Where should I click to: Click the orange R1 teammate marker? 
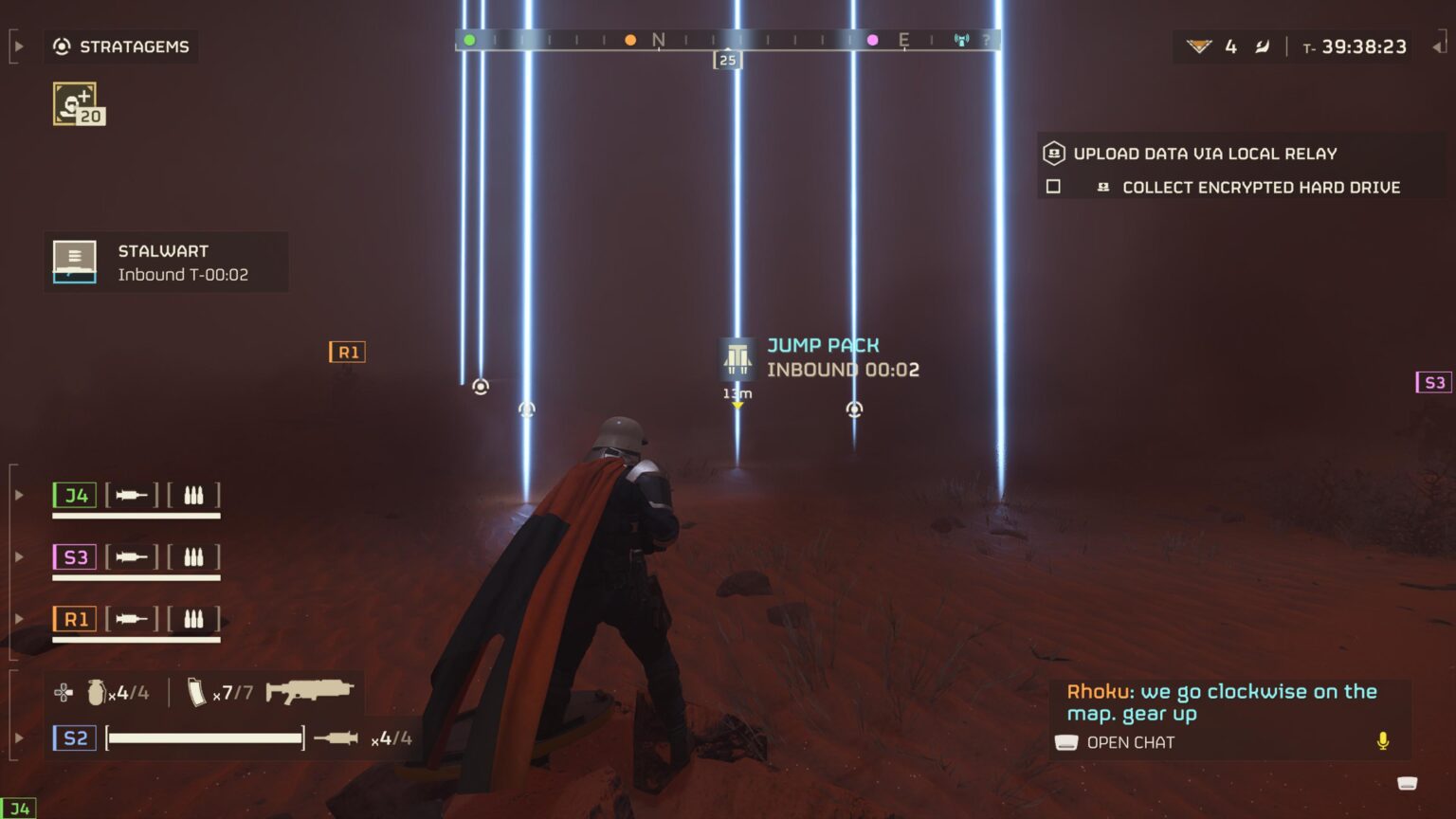pyautogui.click(x=347, y=352)
